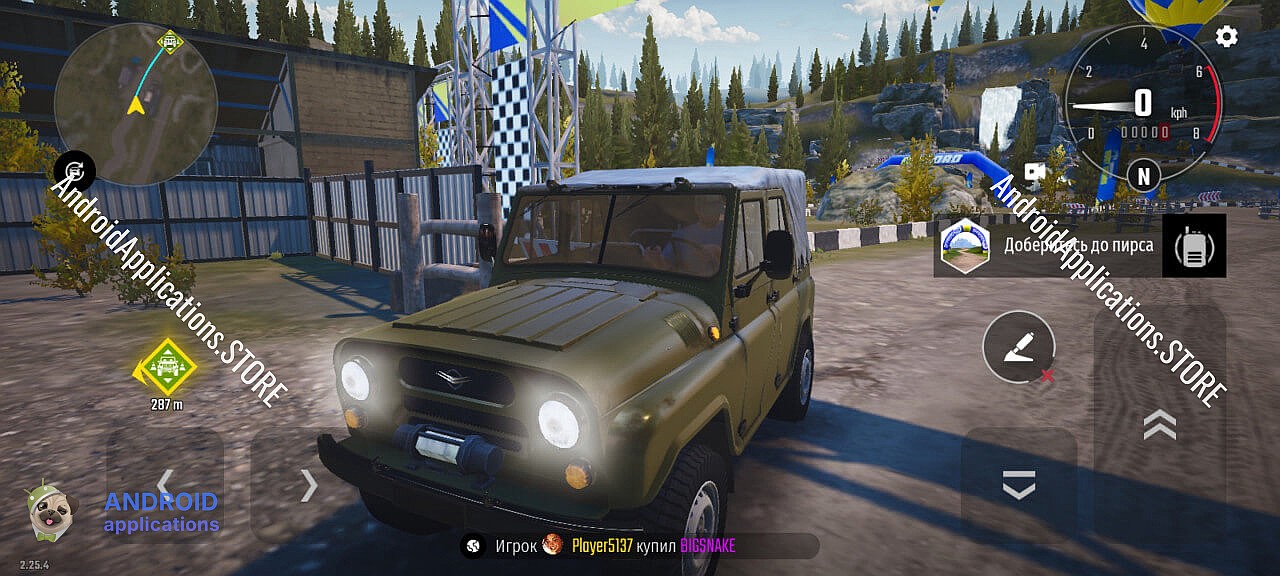Image resolution: width=1280 pixels, height=576 pixels.
Task: Brake with the double down-arrow pedal
Action: (1018, 486)
